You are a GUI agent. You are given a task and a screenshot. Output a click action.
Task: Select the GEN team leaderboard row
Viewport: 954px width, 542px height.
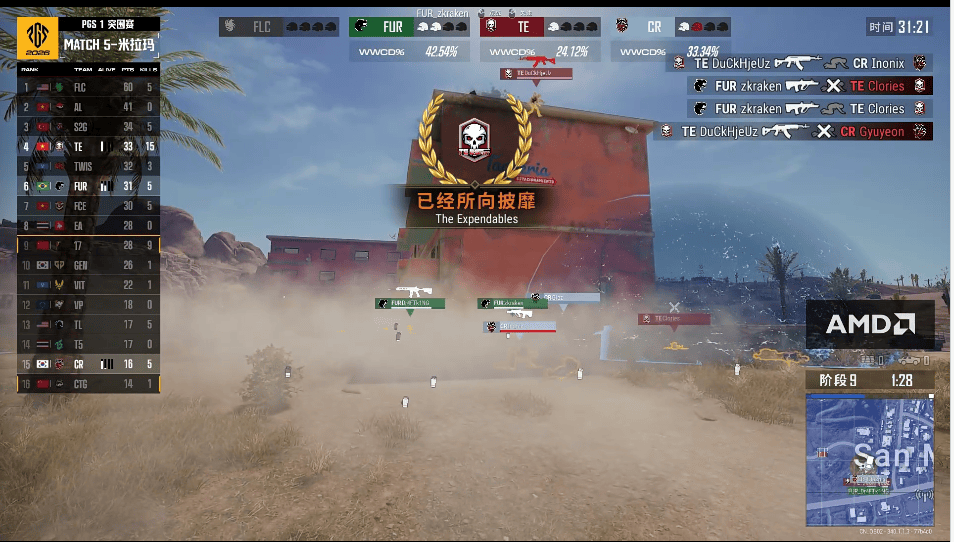(x=88, y=265)
